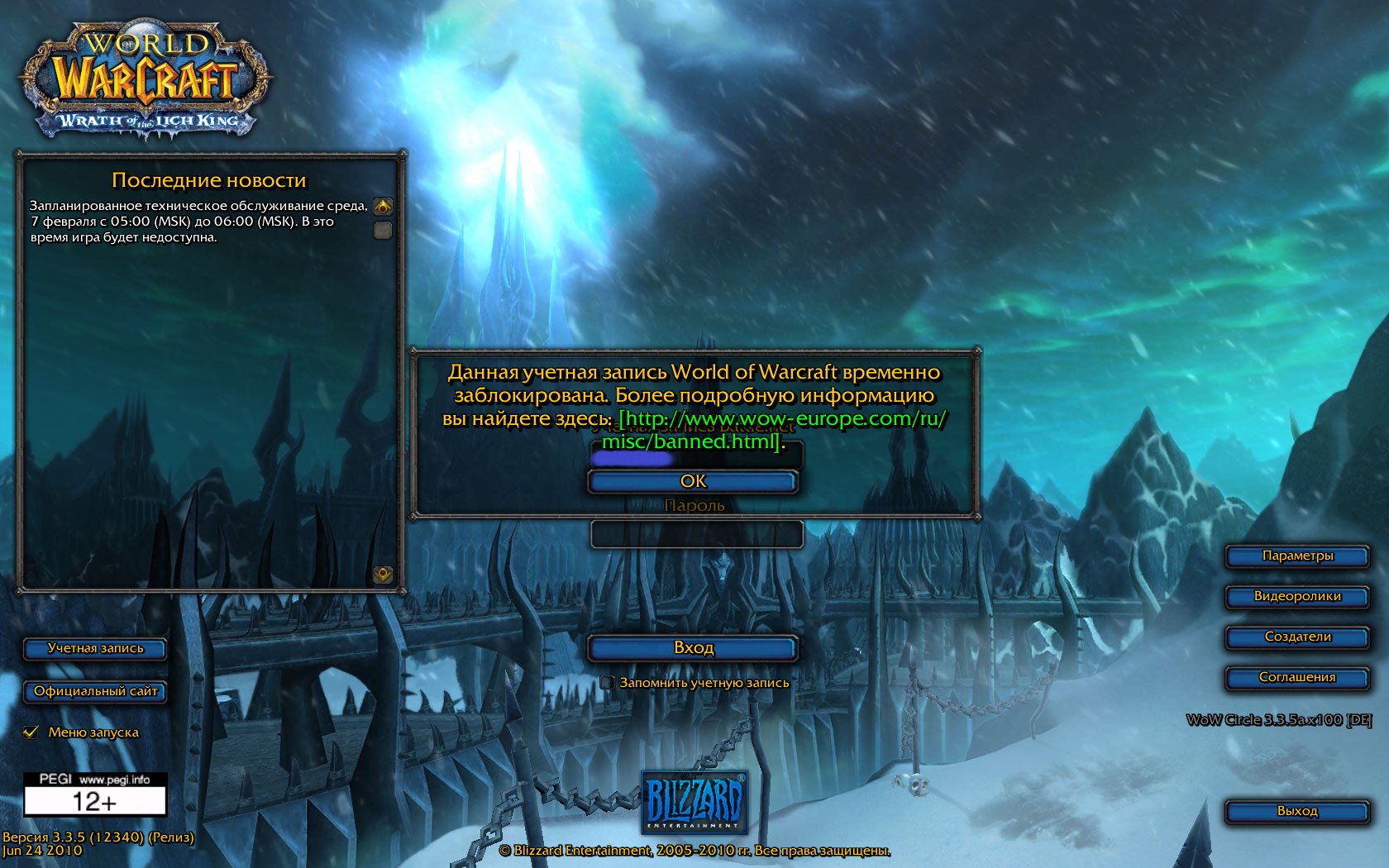Show the Создатели credits

click(x=1296, y=637)
